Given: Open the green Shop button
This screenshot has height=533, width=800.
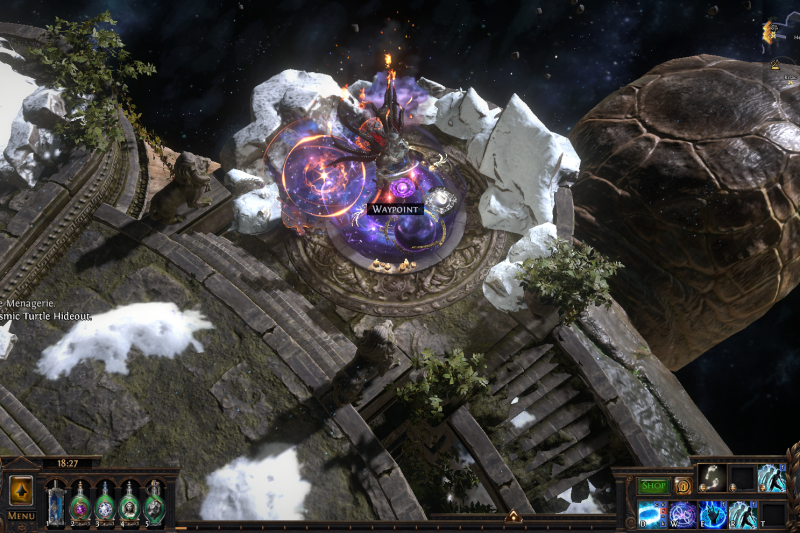Looking at the screenshot, I should tap(653, 486).
